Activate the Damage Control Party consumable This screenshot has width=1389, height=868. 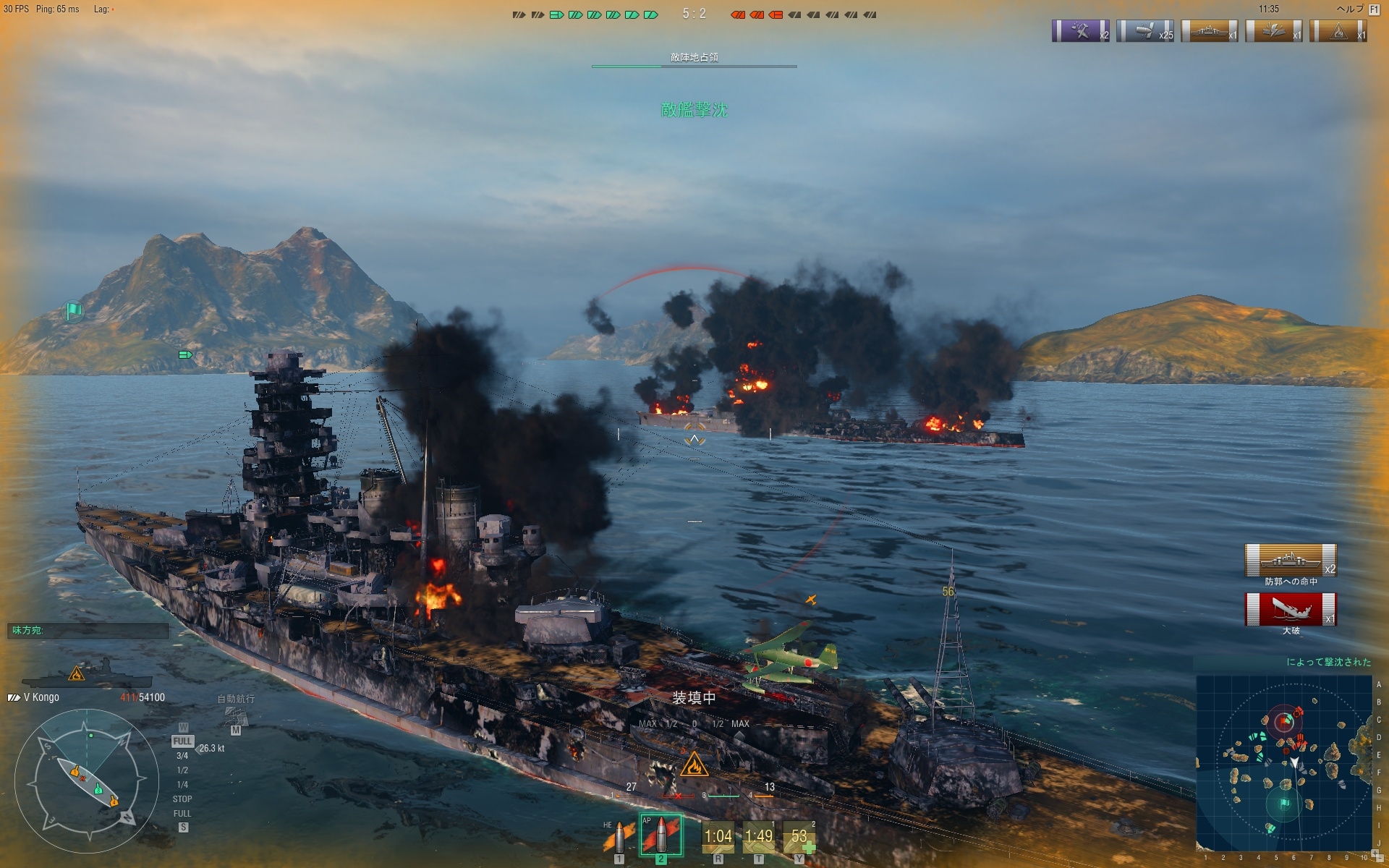coord(718,837)
